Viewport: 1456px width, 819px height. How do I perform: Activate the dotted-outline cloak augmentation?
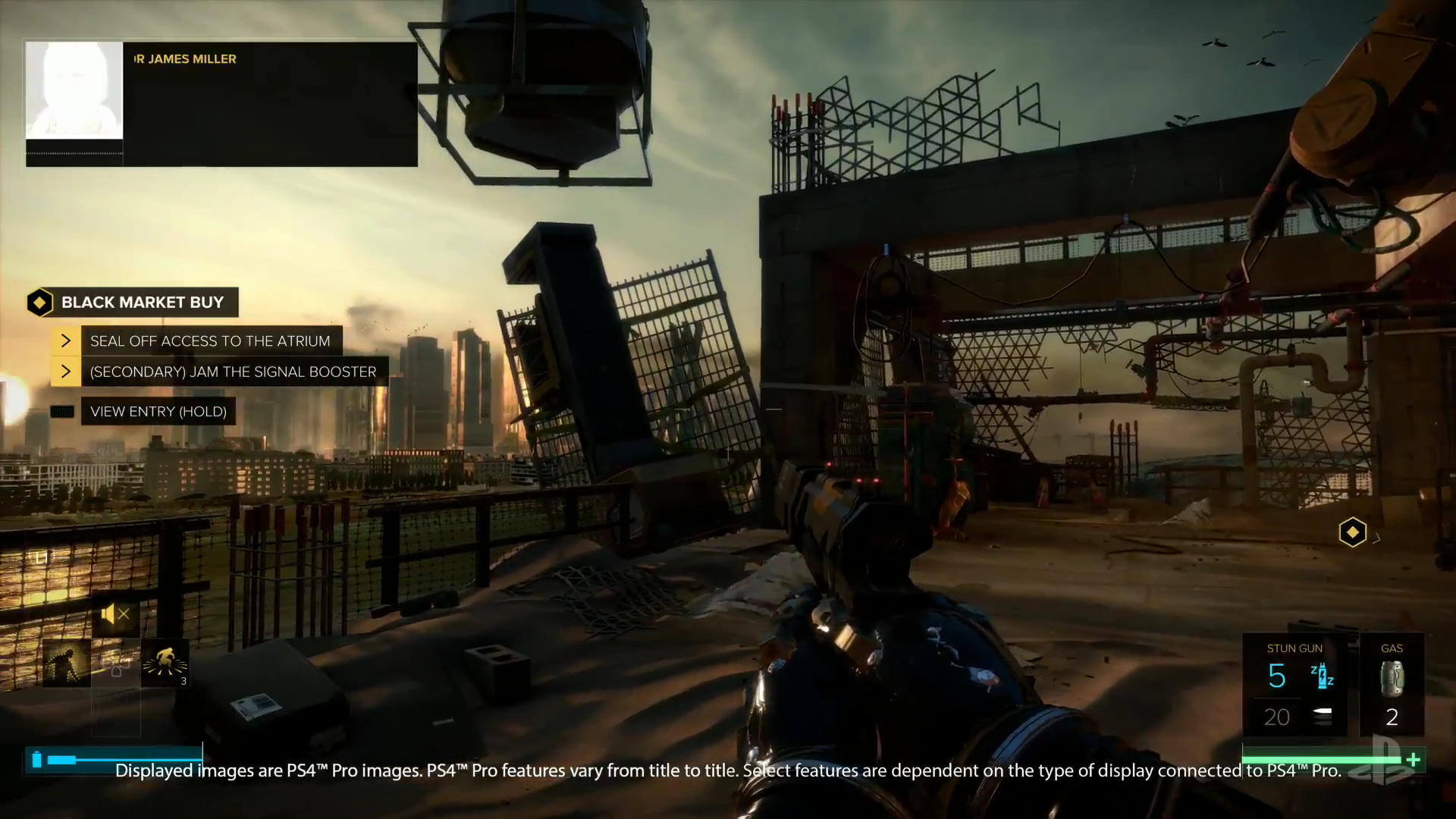pos(67,663)
